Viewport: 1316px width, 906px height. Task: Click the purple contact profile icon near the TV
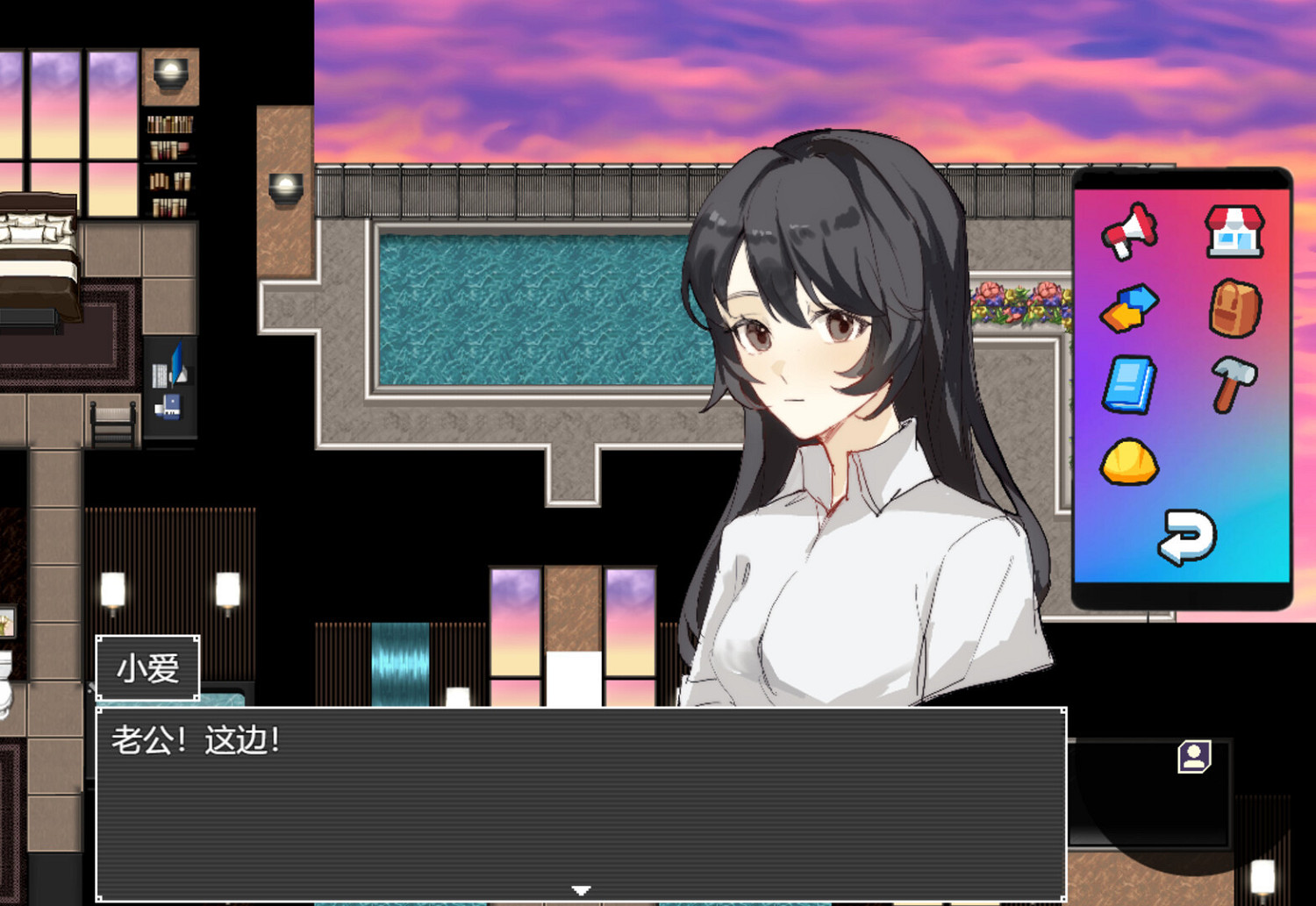pos(1193,754)
